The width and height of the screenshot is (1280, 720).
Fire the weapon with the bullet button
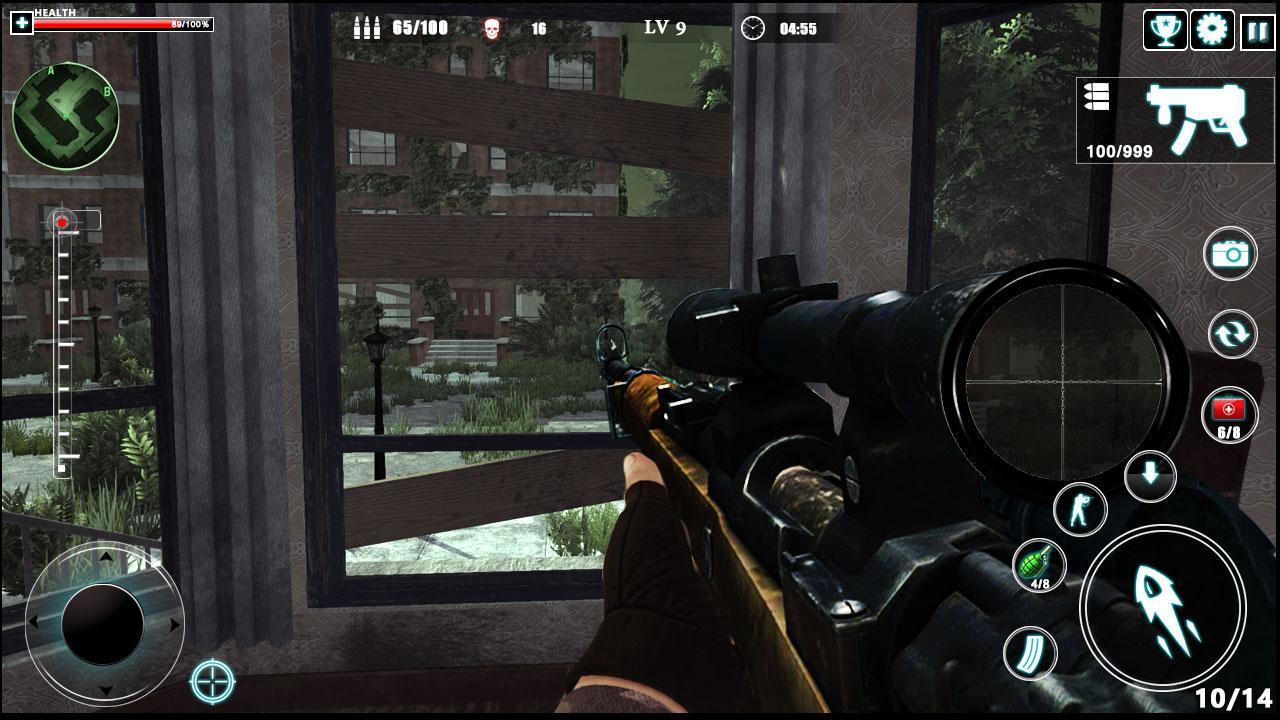click(x=1161, y=606)
